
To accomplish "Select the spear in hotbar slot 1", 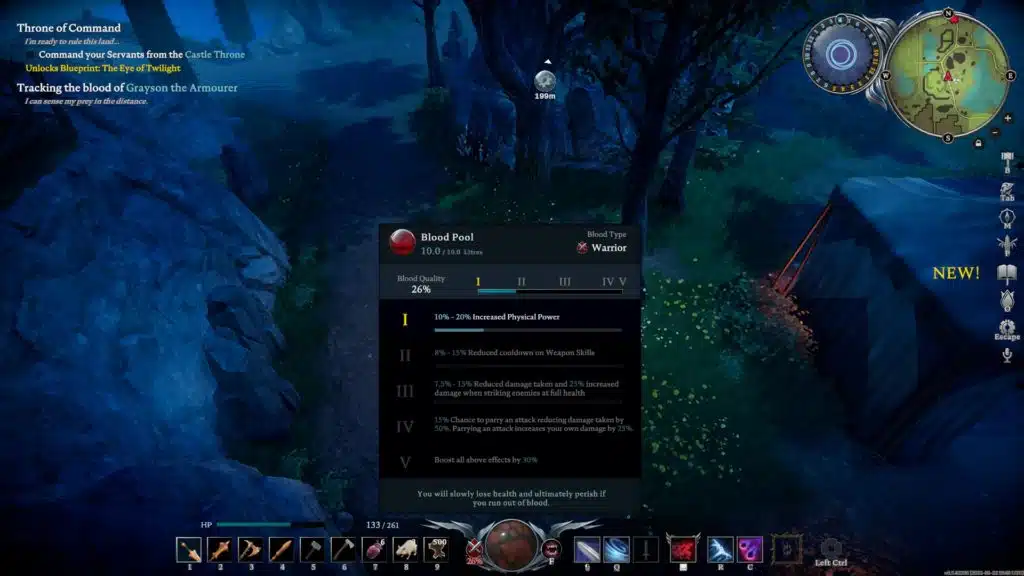I will (x=189, y=549).
